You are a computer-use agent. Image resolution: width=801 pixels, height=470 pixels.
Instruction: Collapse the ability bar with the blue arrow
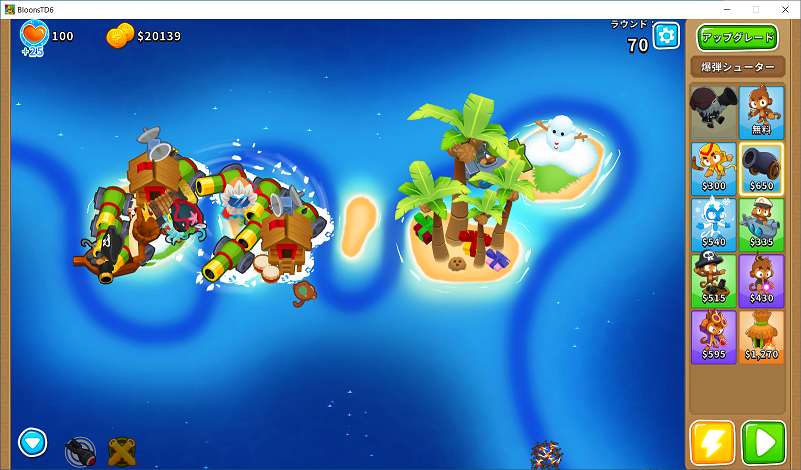coord(33,441)
